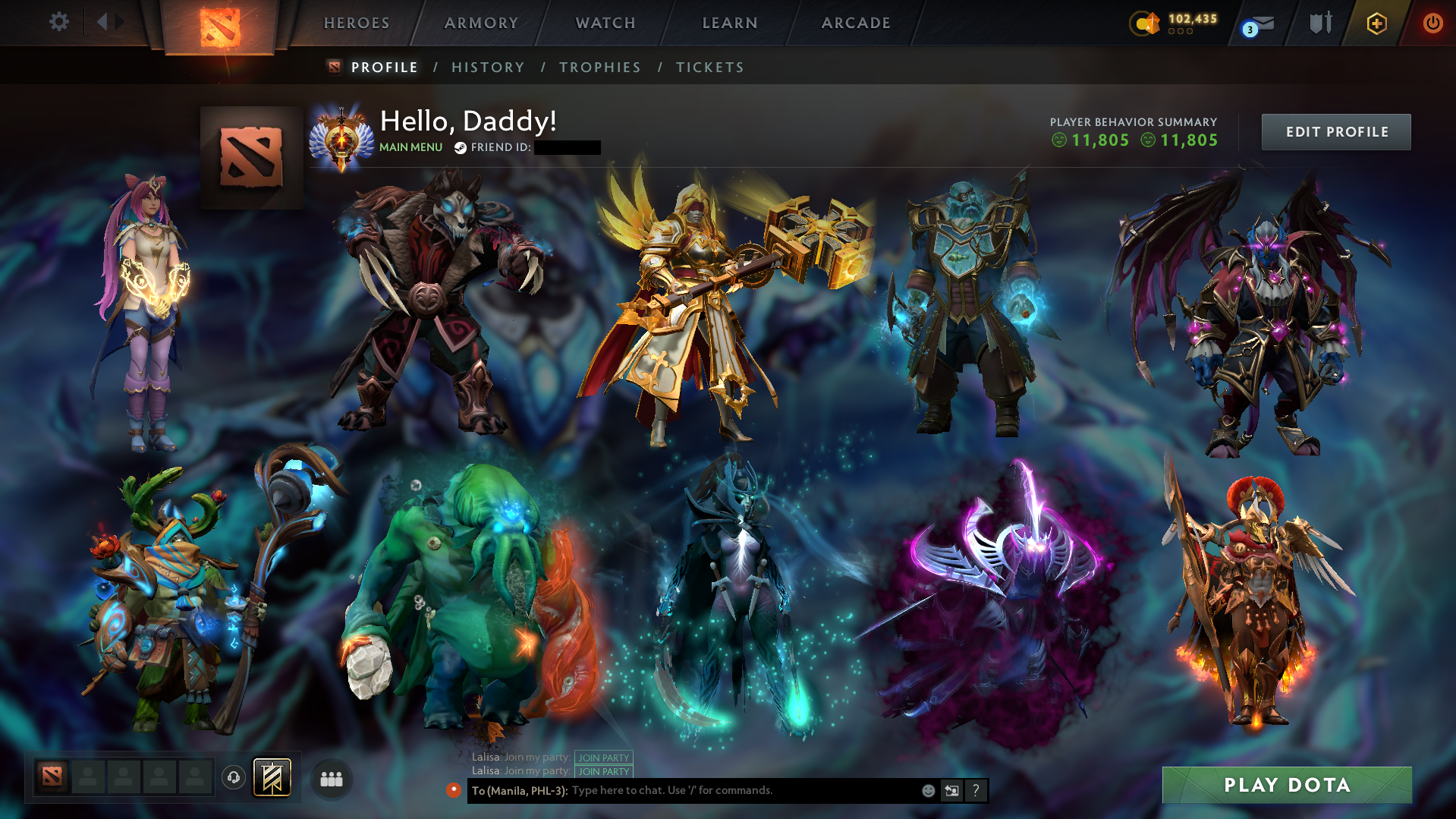Screen dimensions: 1456x819
Task: Open the friends list with the group icon
Action: (x=330, y=779)
